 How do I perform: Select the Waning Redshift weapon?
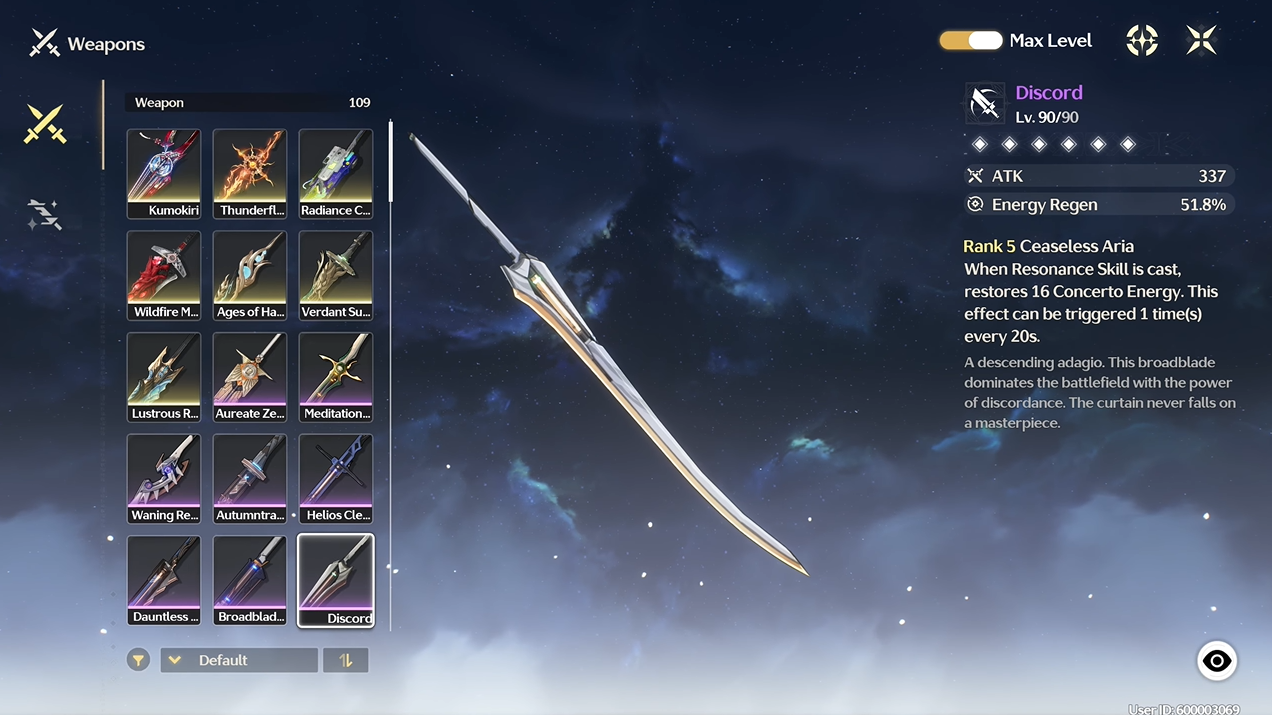click(164, 478)
